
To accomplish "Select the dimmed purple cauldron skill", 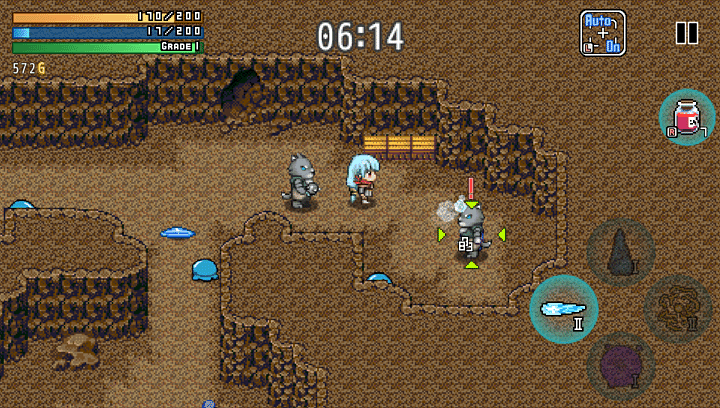I will click(x=621, y=365).
